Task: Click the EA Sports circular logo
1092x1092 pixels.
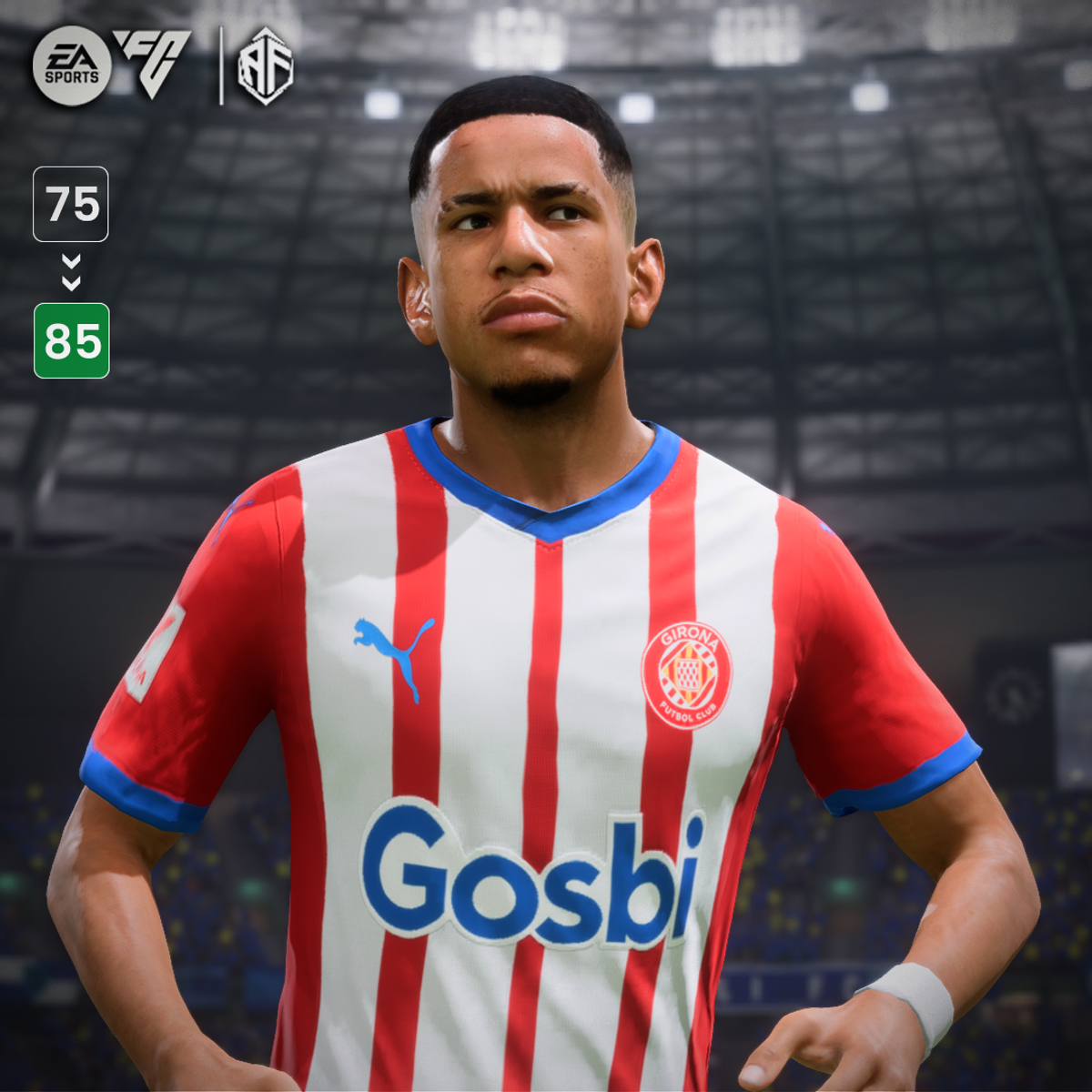Action: 72,66
